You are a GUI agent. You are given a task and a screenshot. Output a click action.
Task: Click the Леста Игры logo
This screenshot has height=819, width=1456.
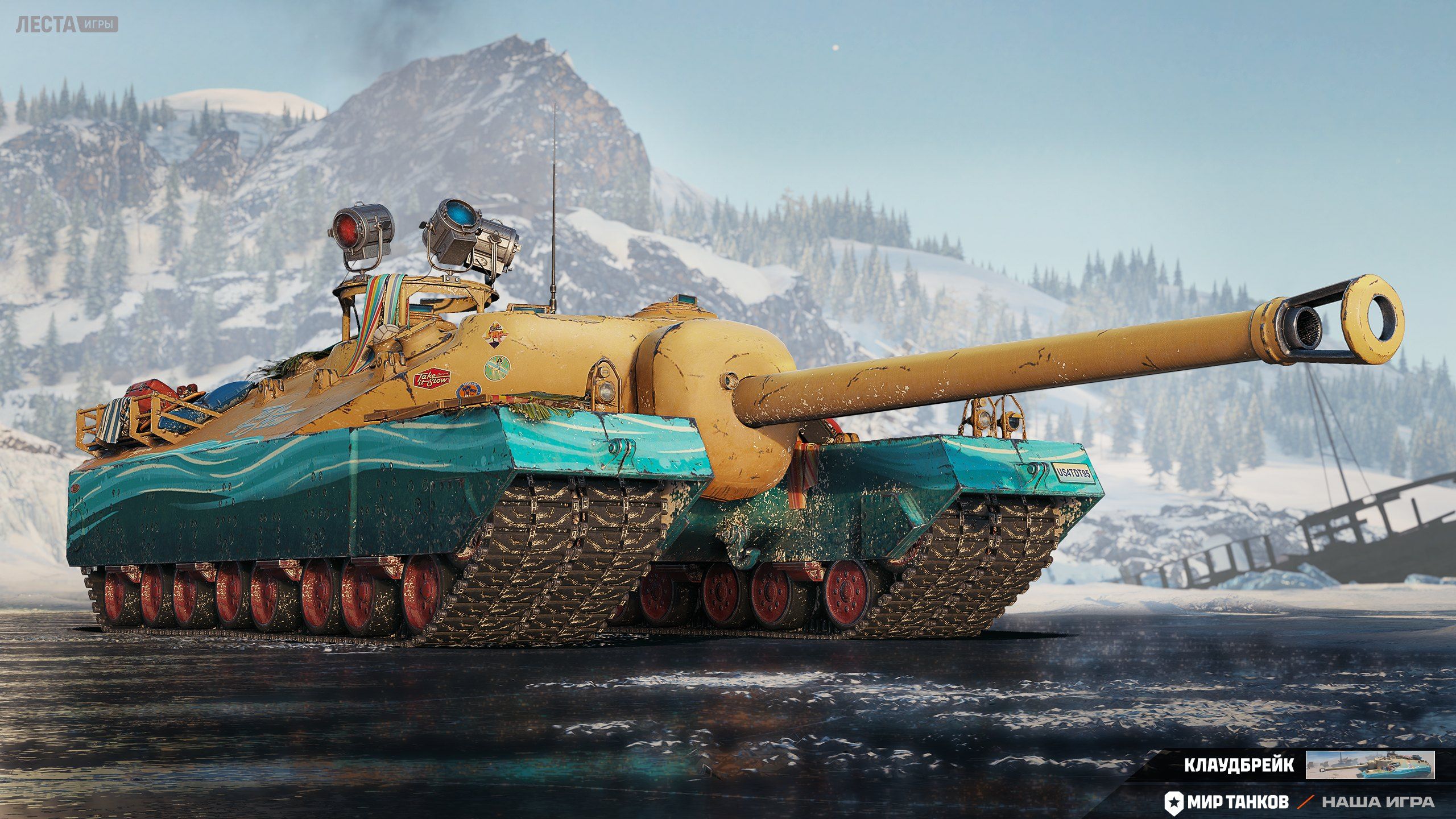click(x=67, y=25)
